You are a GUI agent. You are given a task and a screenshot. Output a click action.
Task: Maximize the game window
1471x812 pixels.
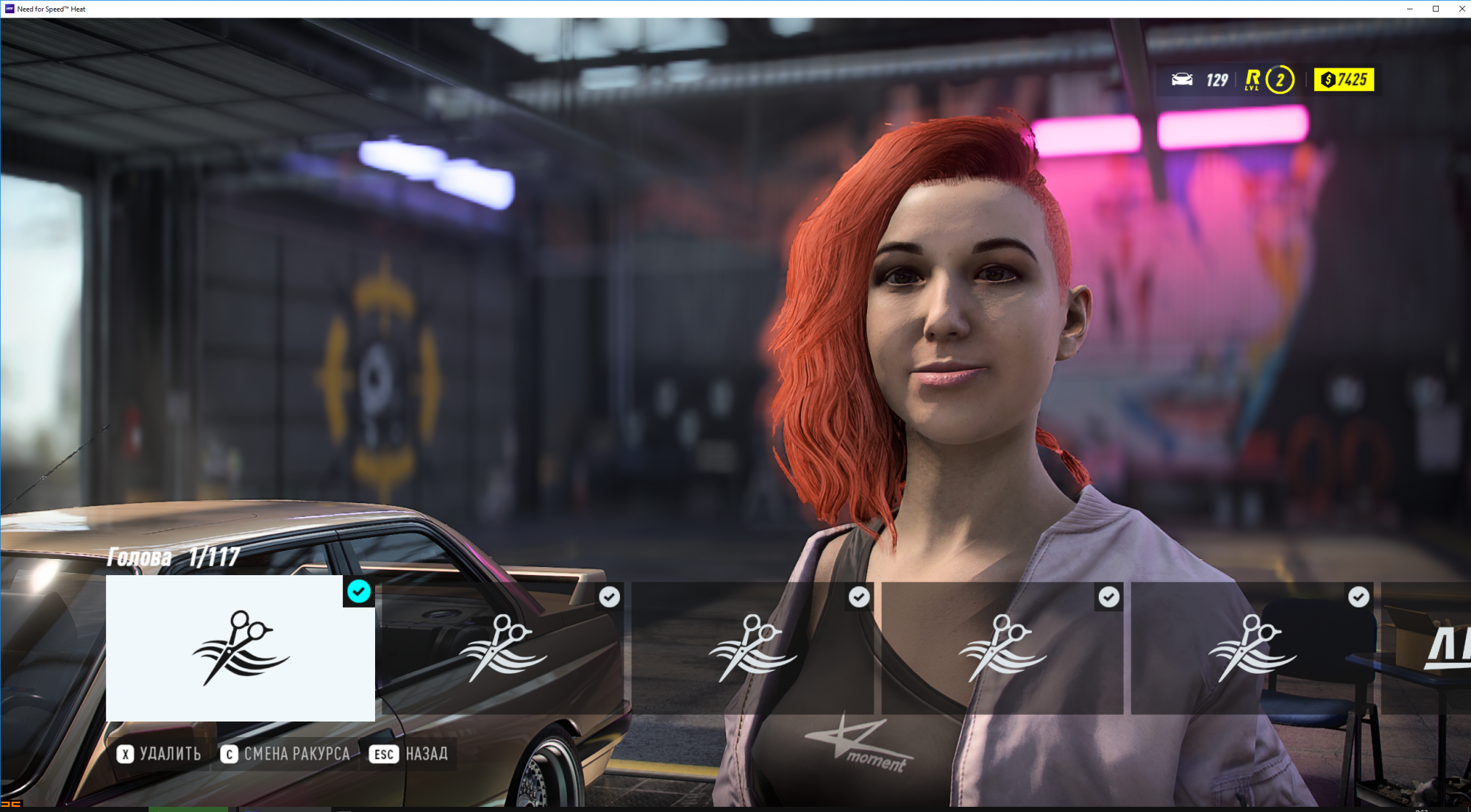coord(1435,9)
